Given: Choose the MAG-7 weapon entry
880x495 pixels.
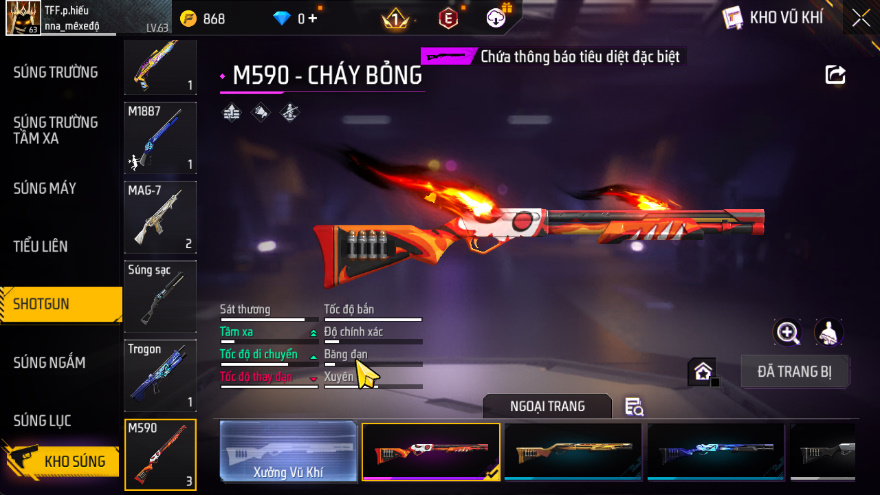Looking at the screenshot, I should (160, 217).
